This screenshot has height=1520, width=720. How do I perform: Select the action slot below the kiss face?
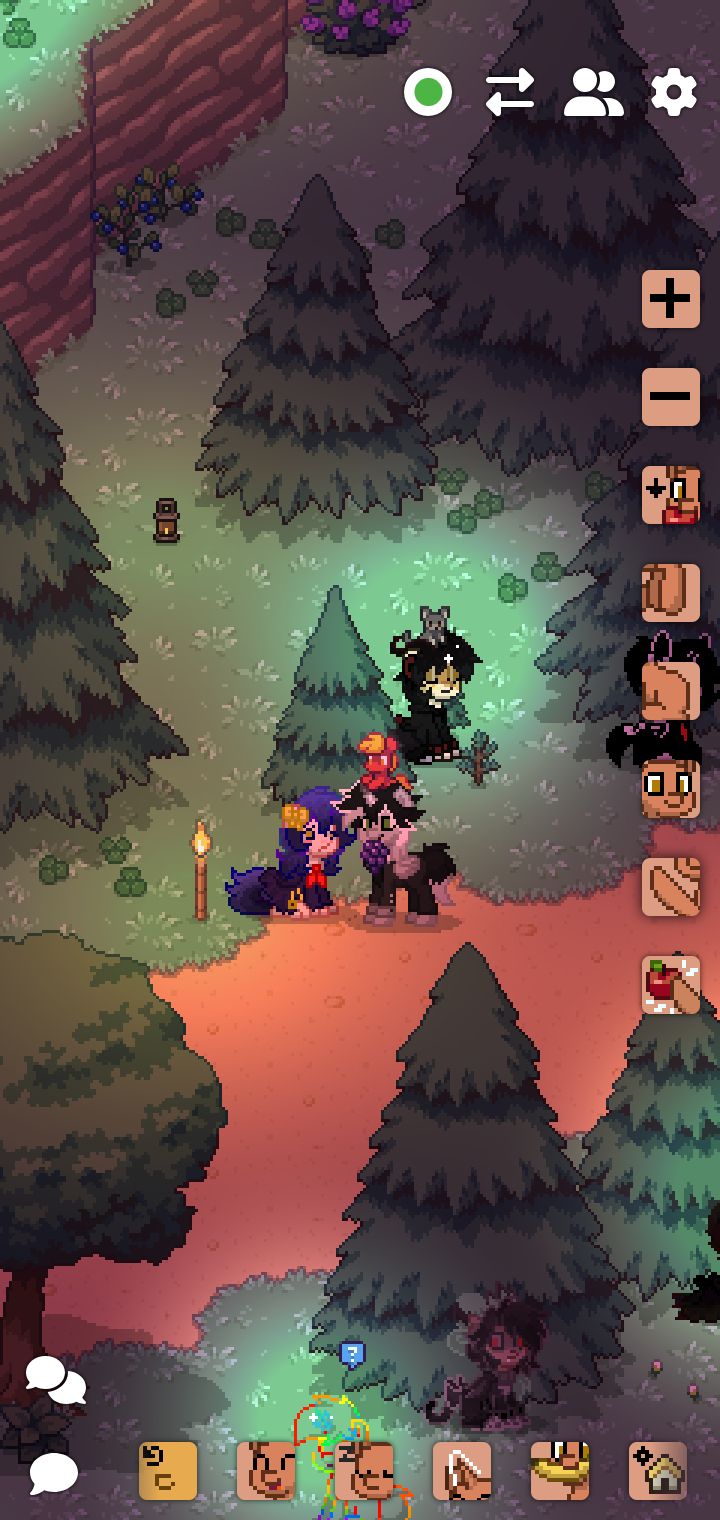[x=670, y=592]
